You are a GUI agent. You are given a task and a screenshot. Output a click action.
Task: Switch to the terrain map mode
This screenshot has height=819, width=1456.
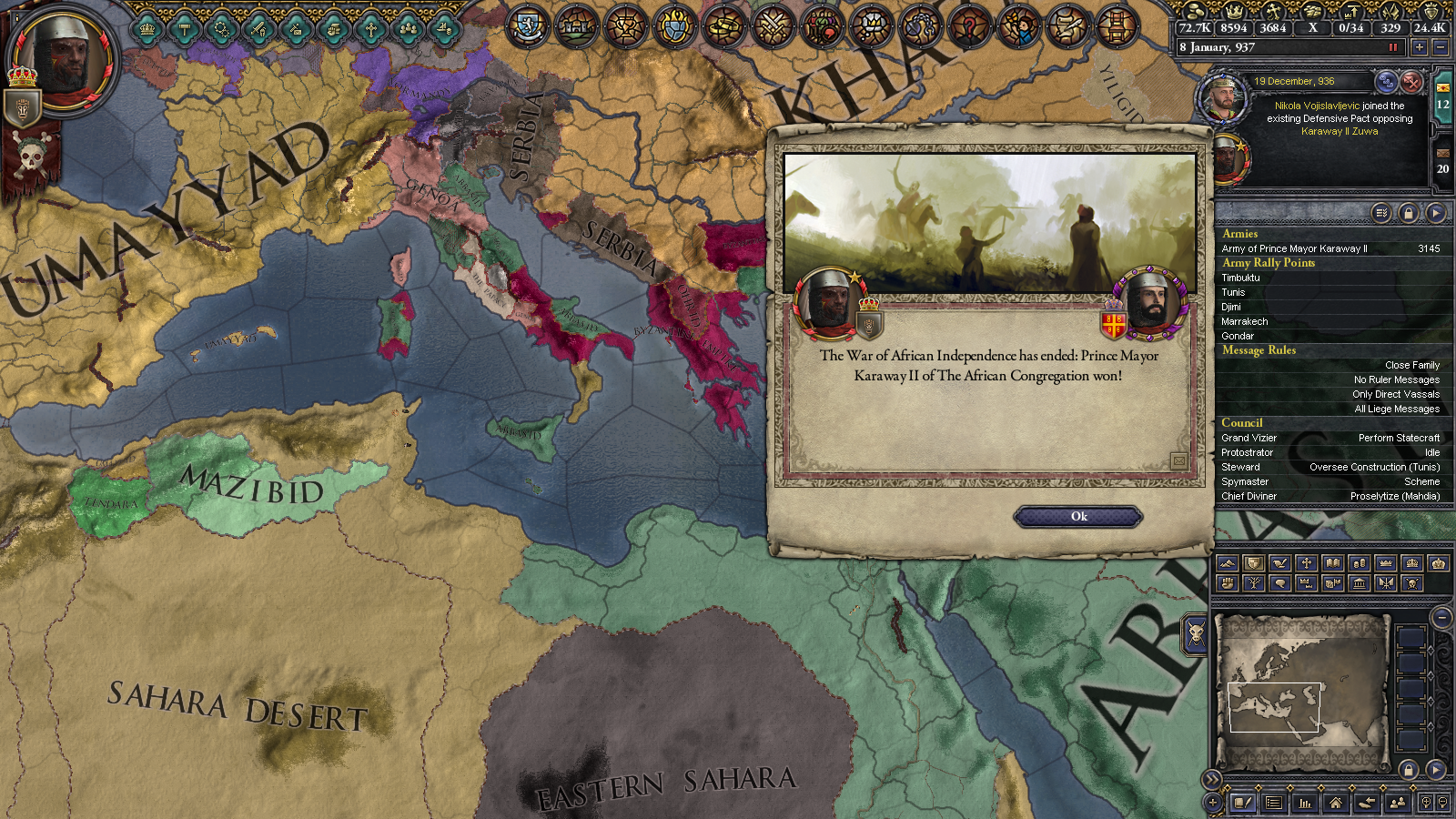coord(1227,563)
